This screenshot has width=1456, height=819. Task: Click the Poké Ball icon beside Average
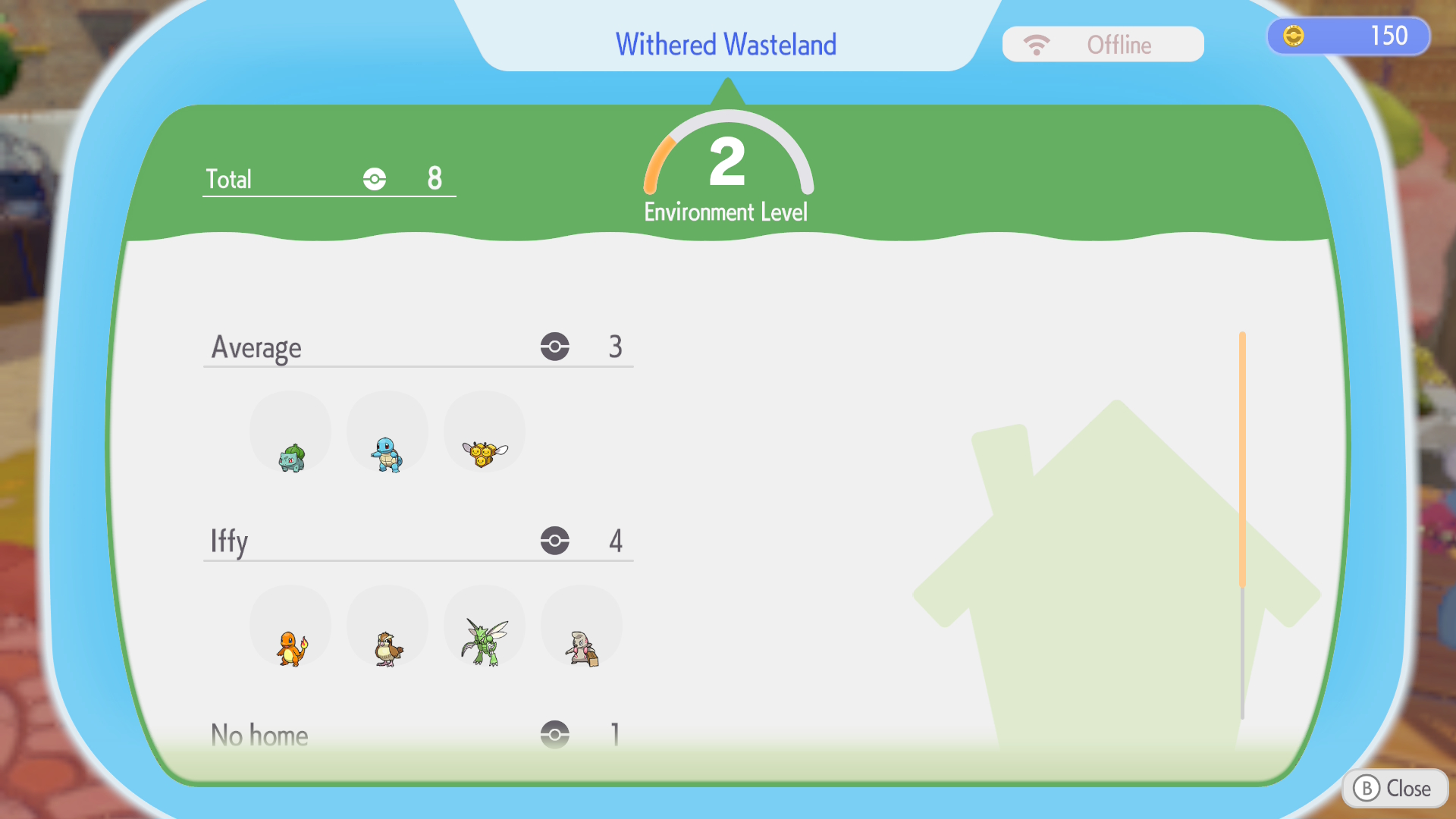coord(556,347)
